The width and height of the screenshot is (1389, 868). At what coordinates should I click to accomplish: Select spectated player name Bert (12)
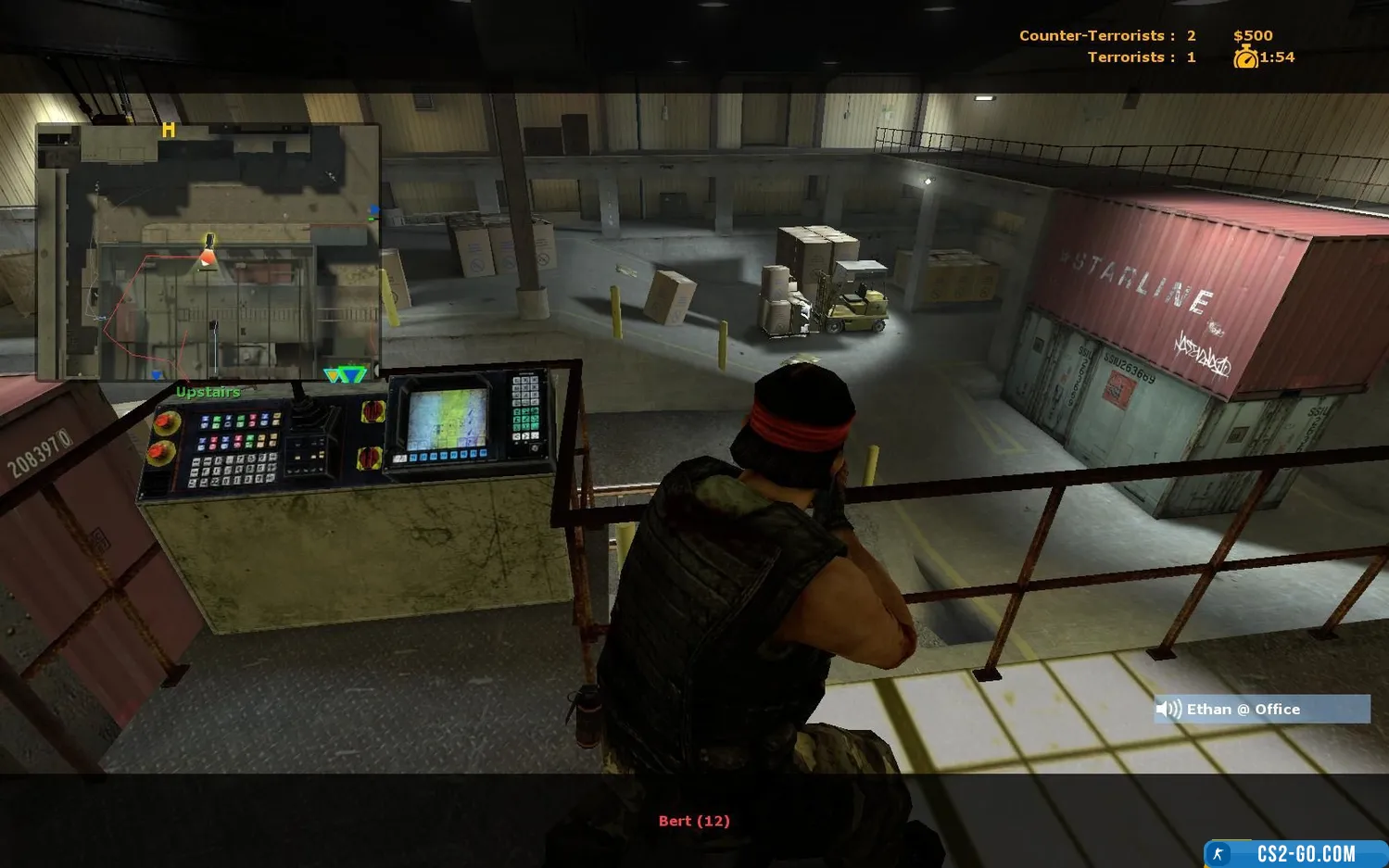[694, 821]
